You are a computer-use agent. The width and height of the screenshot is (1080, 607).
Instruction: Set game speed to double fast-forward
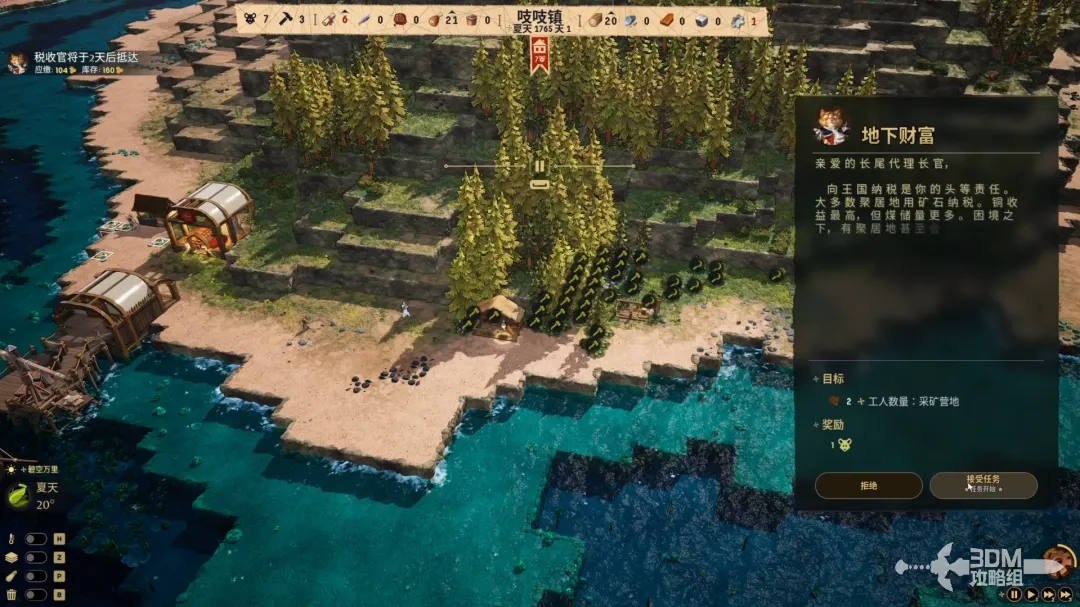tap(1048, 594)
